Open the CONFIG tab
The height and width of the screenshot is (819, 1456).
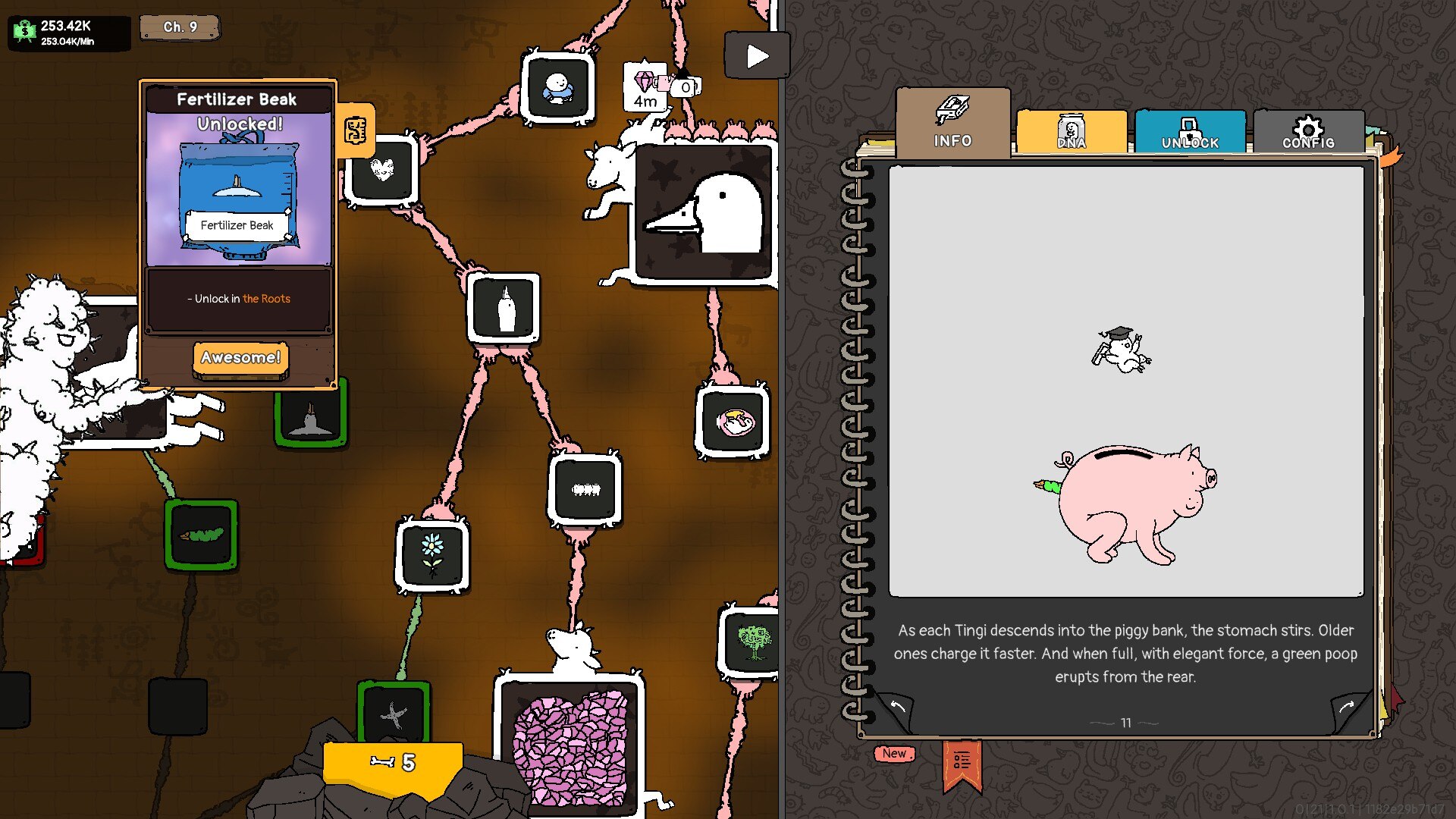(x=1308, y=133)
